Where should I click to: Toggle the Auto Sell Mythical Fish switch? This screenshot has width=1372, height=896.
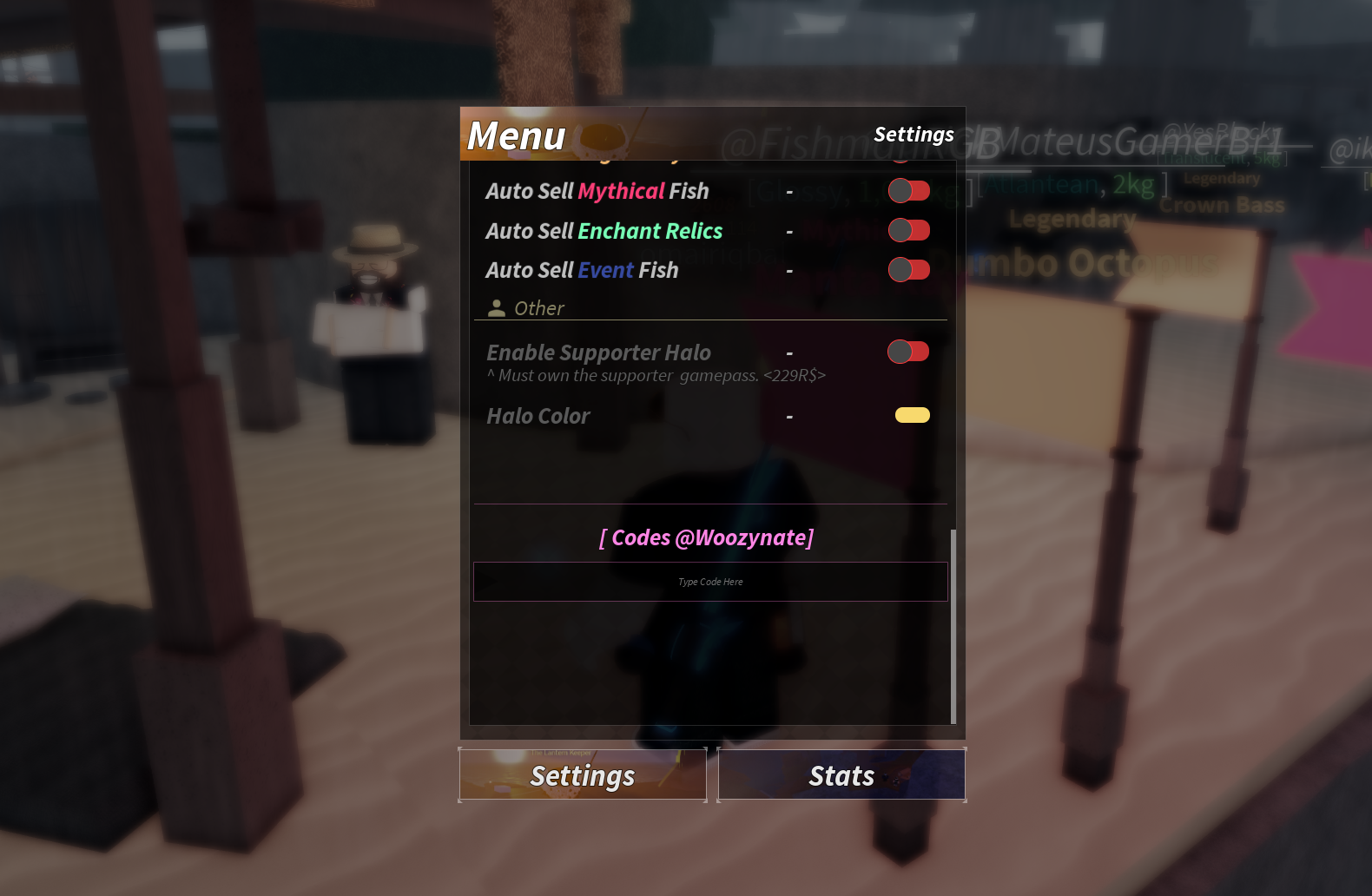tap(909, 190)
